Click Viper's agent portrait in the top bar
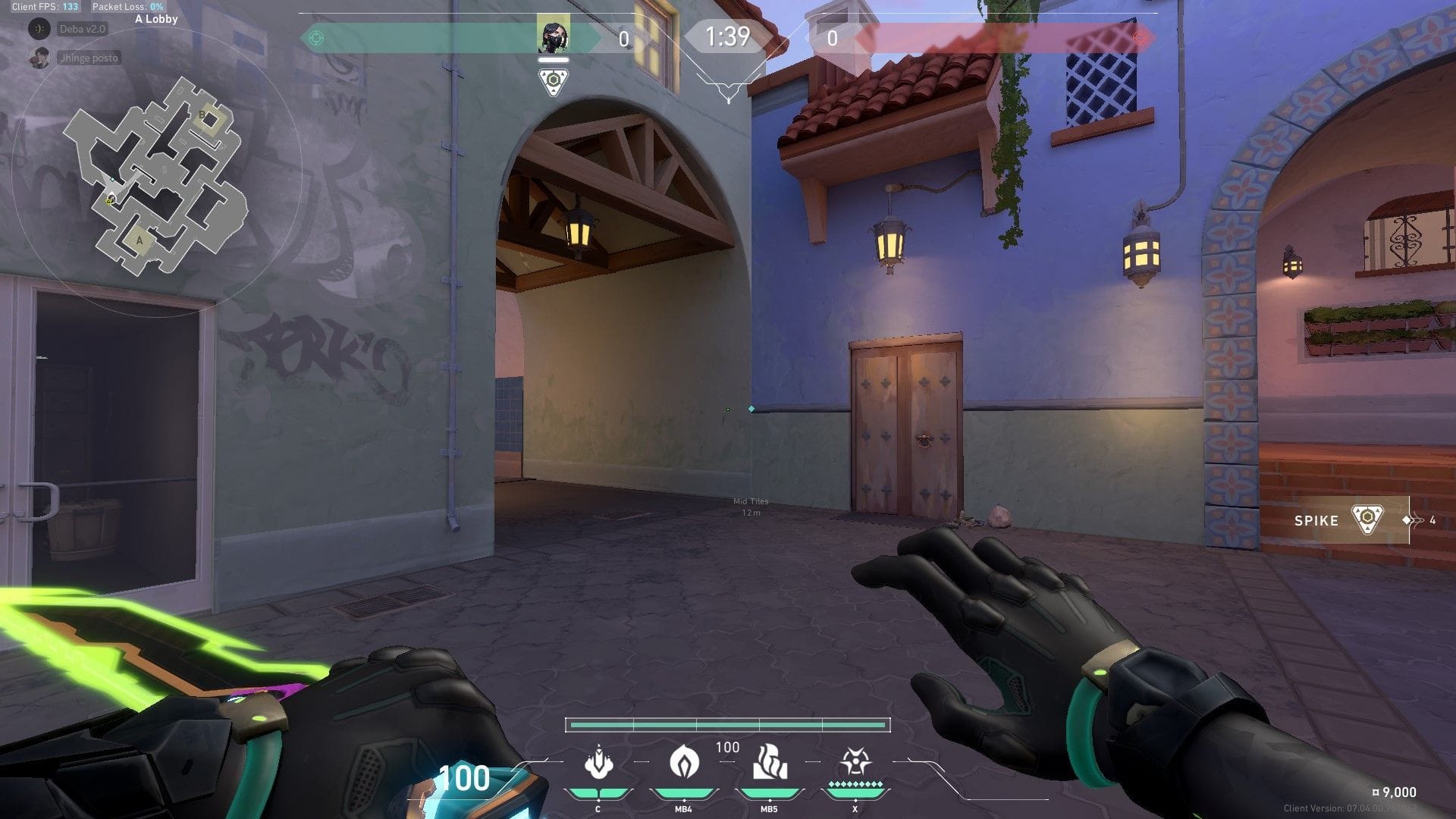This screenshot has width=1456, height=819. tap(553, 36)
